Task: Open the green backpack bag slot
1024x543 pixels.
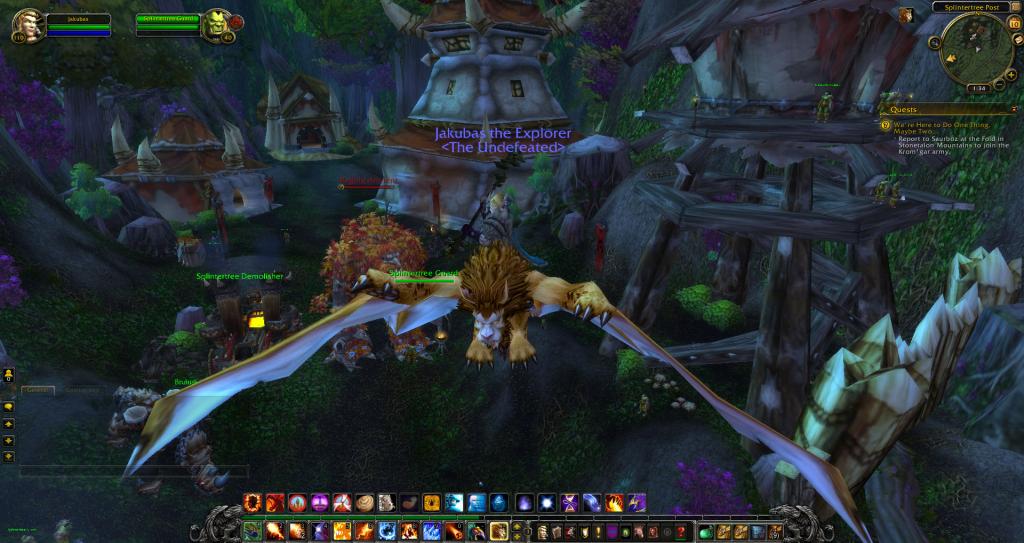Action: 706,530
